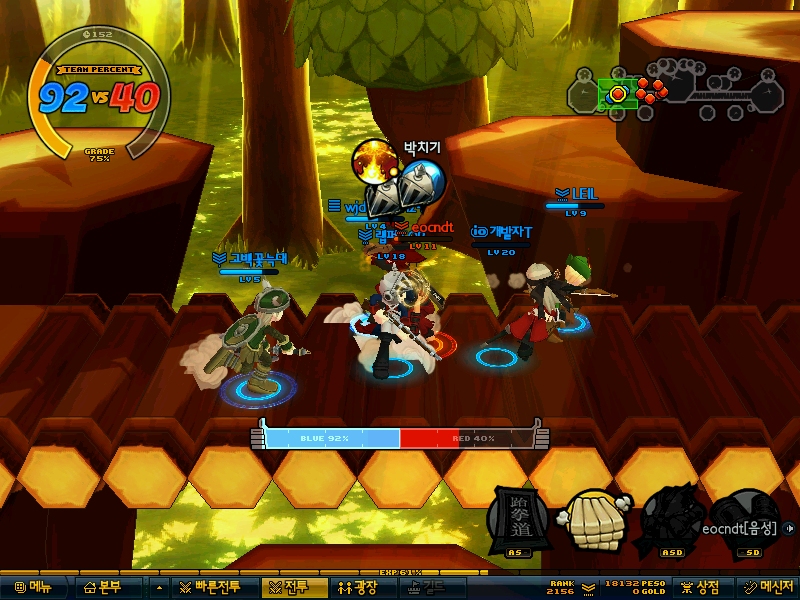800x600 pixels.
Task: Expand the small arrow beside 본부
Action: [x=159, y=587]
